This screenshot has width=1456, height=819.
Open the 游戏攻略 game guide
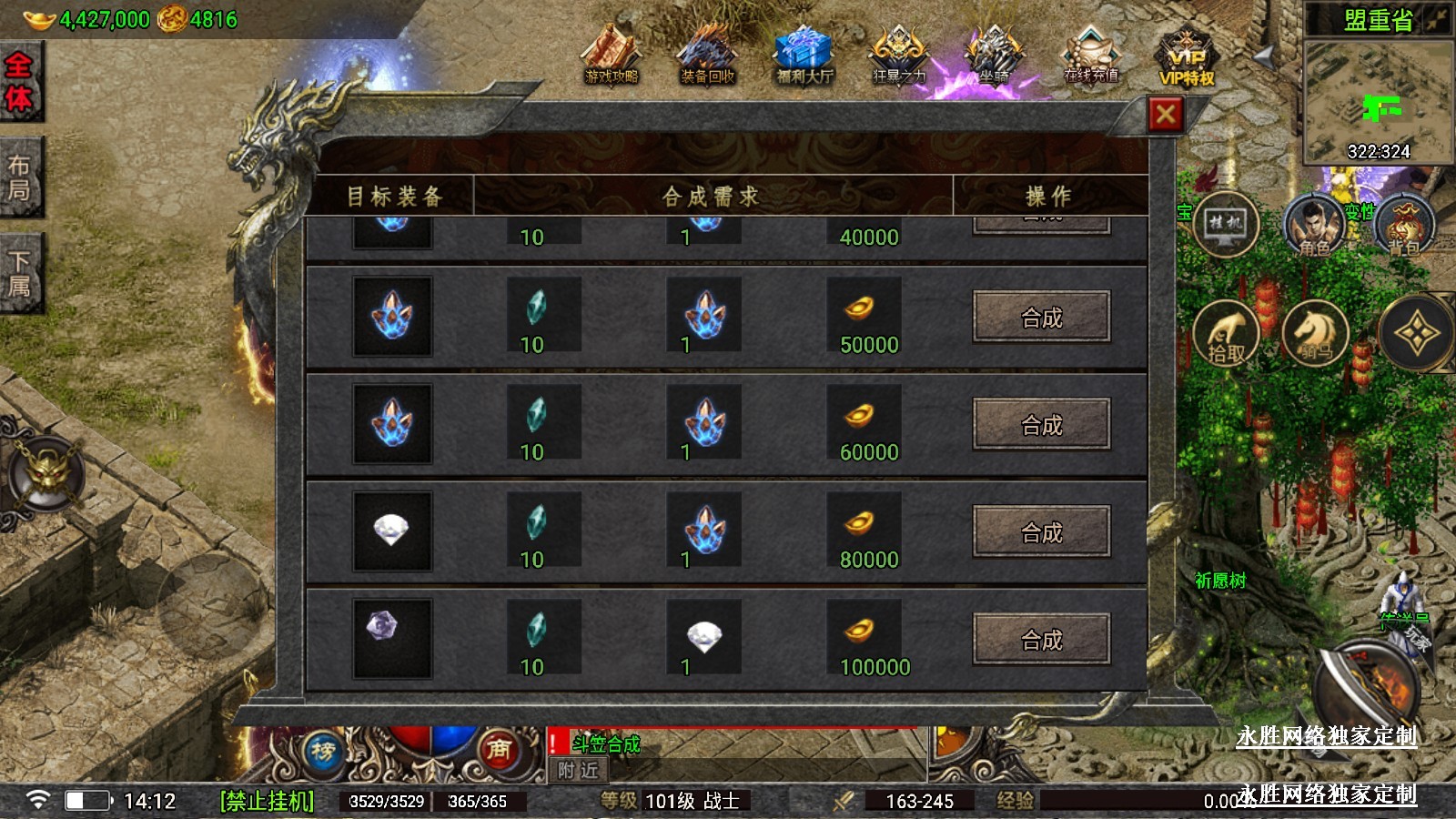click(612, 55)
